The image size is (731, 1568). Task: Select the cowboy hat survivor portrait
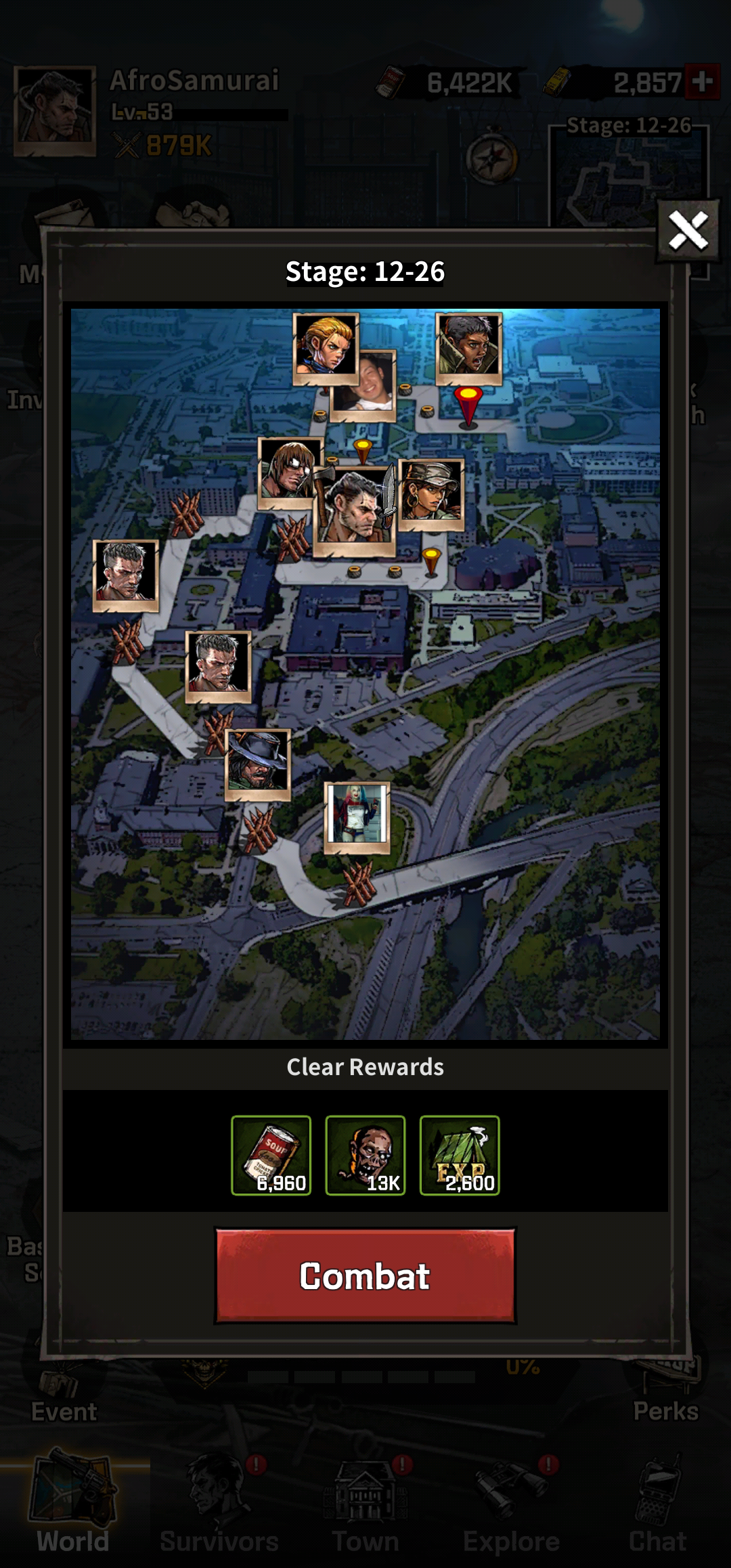[257, 763]
